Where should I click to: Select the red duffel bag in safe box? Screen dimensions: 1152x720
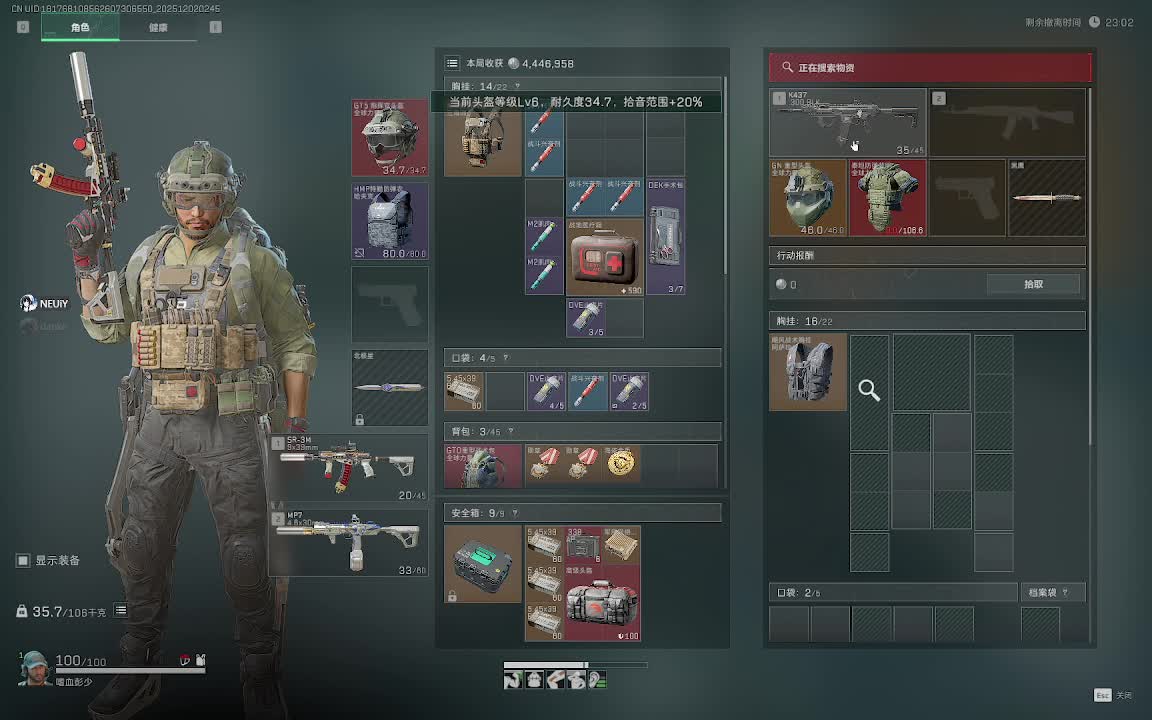click(x=603, y=604)
